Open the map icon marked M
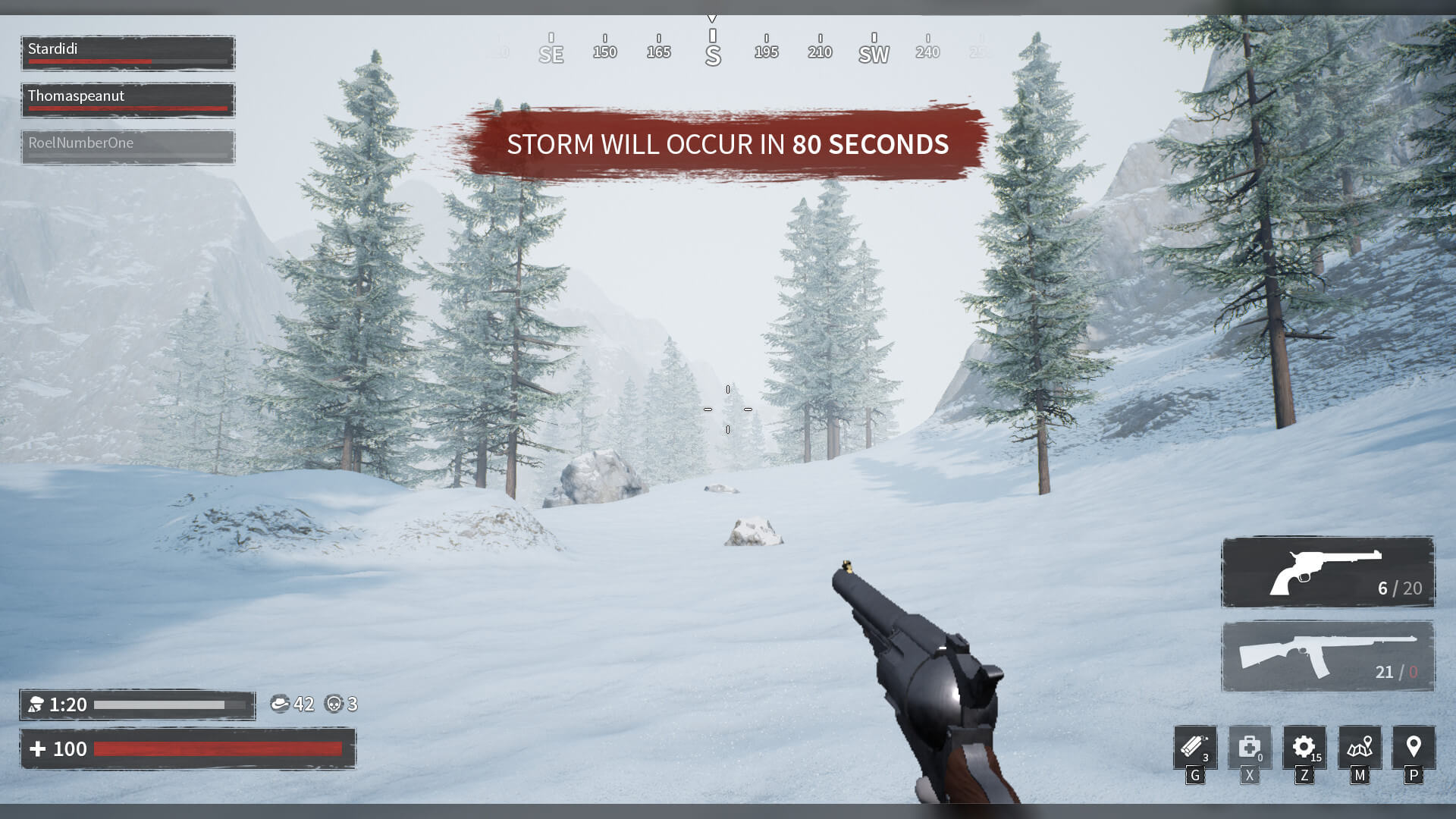This screenshot has height=819, width=1456. [1360, 749]
